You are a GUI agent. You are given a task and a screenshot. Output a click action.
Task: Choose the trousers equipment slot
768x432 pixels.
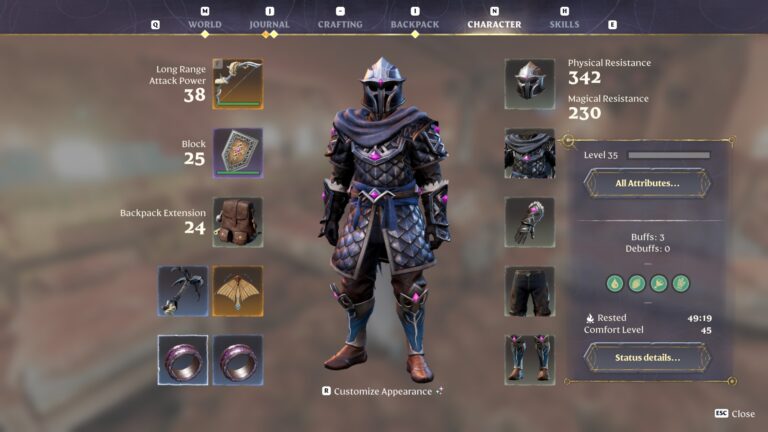tap(530, 291)
